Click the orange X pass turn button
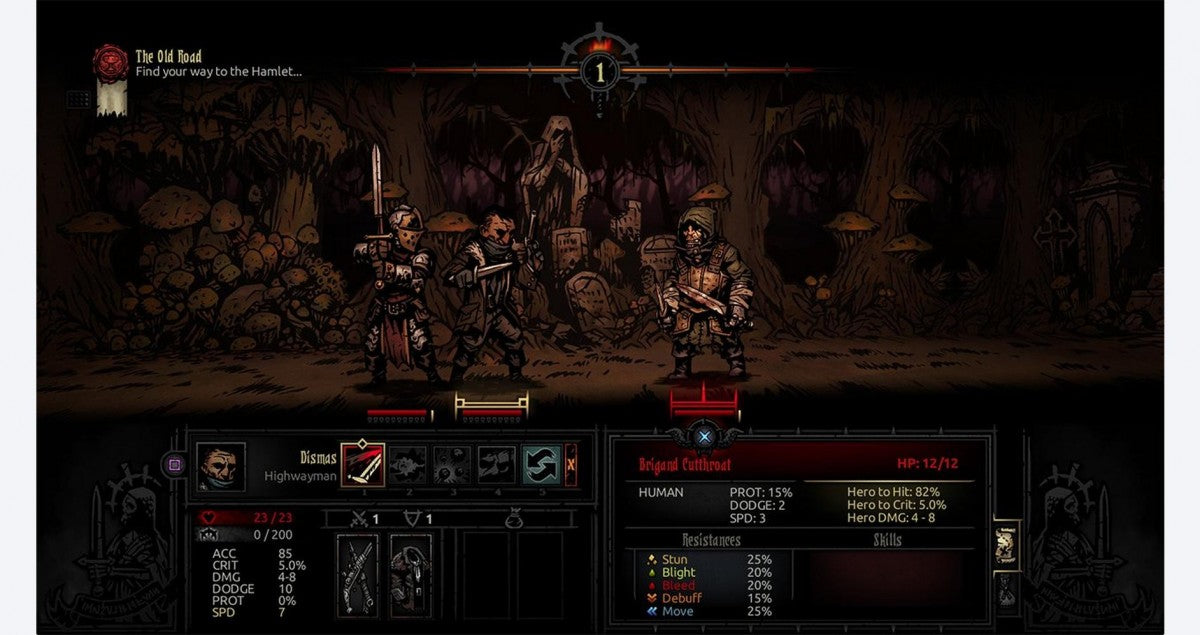1200x635 pixels. (571, 465)
